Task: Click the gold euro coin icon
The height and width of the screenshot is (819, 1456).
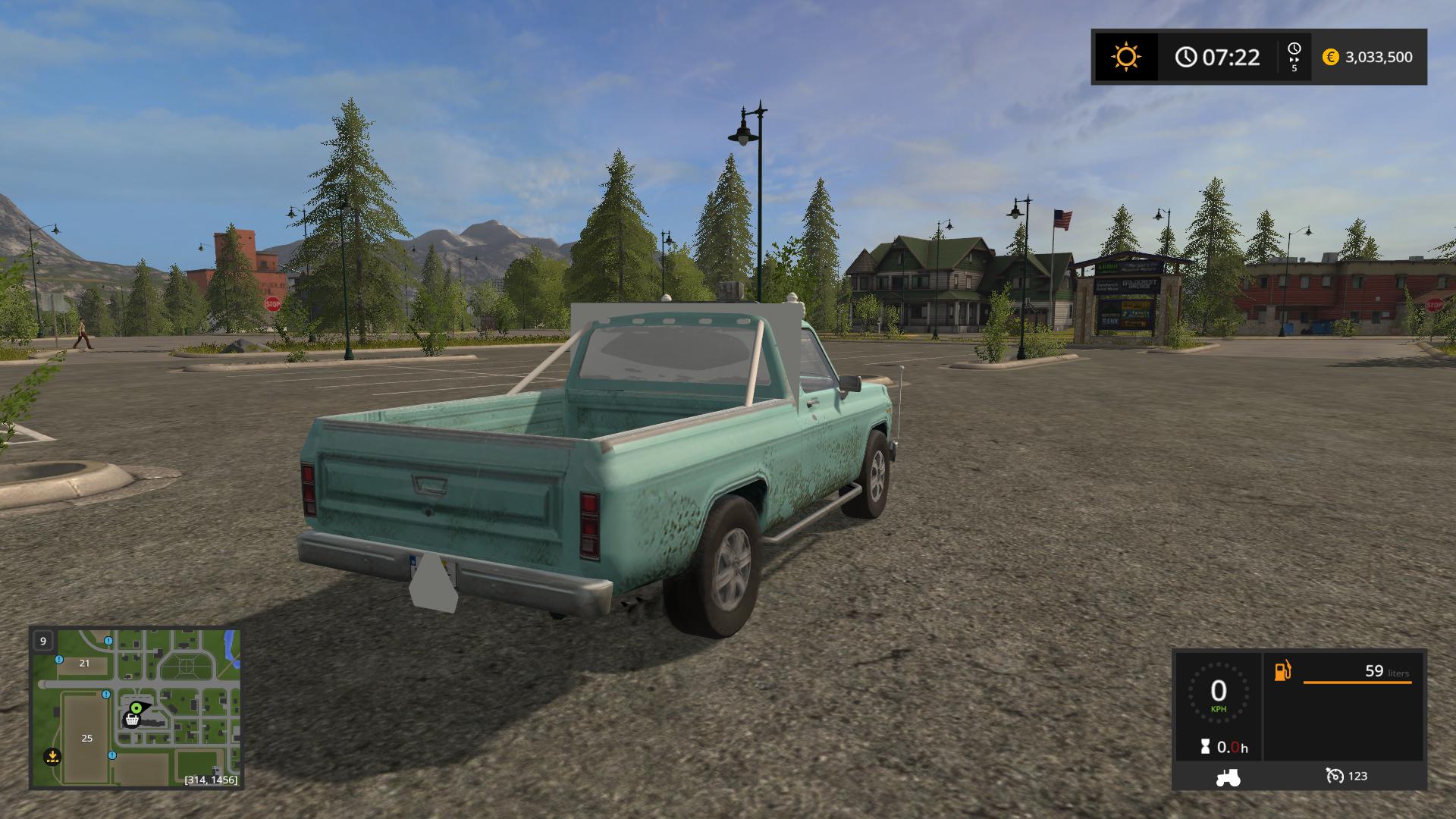Action: [x=1330, y=57]
